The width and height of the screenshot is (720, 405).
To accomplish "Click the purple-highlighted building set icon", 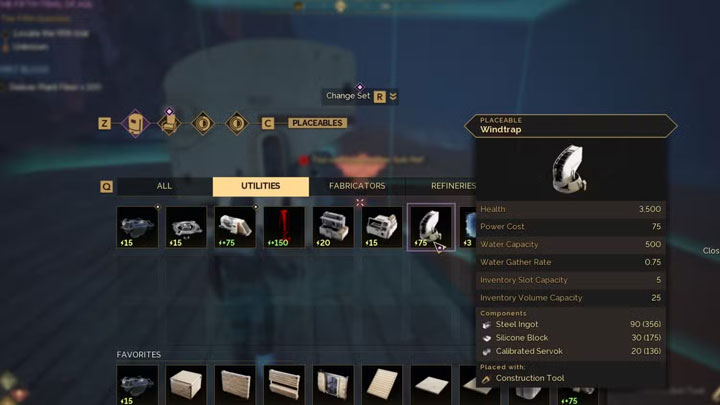I will coord(135,123).
